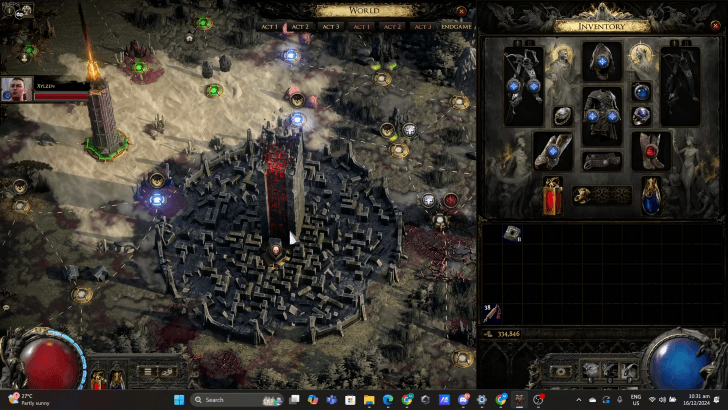The height and width of the screenshot is (410, 728).
Task: Close the Inventory panel
Action: [713, 26]
